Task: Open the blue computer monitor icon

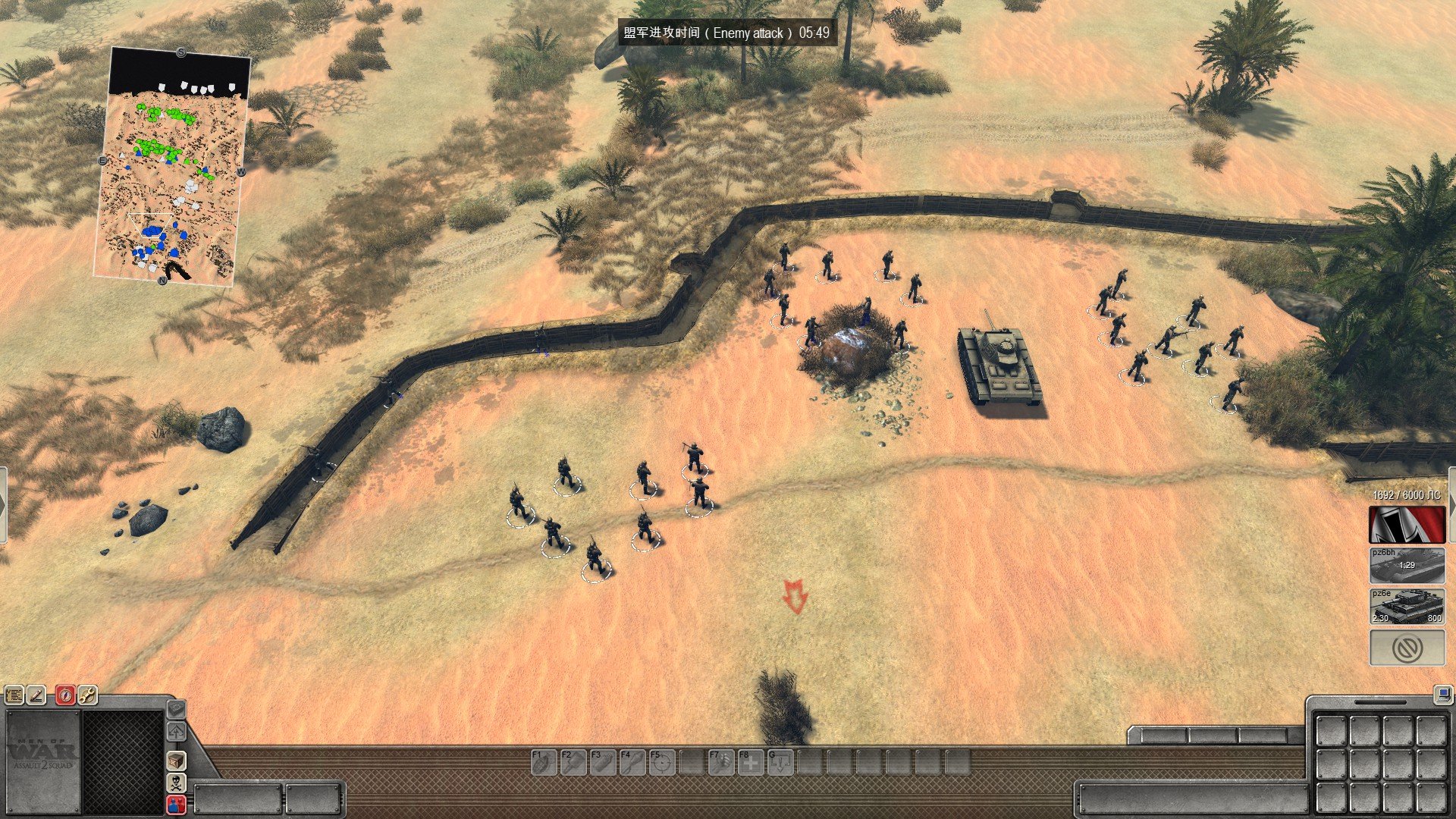Action: [1442, 693]
